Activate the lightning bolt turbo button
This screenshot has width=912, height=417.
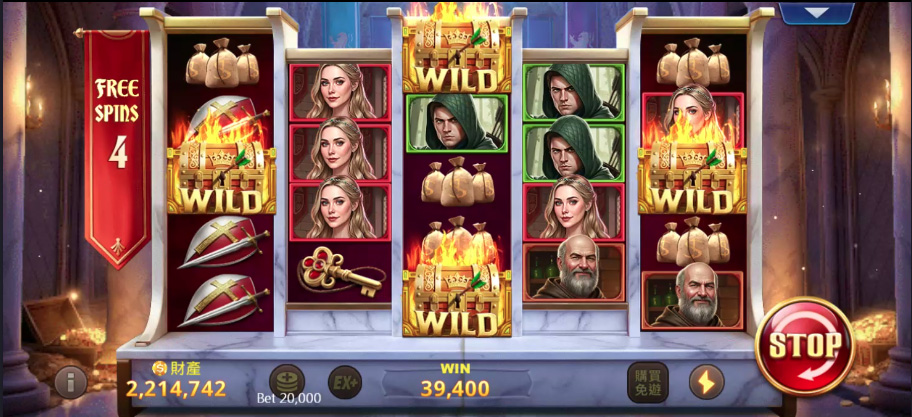(x=706, y=381)
